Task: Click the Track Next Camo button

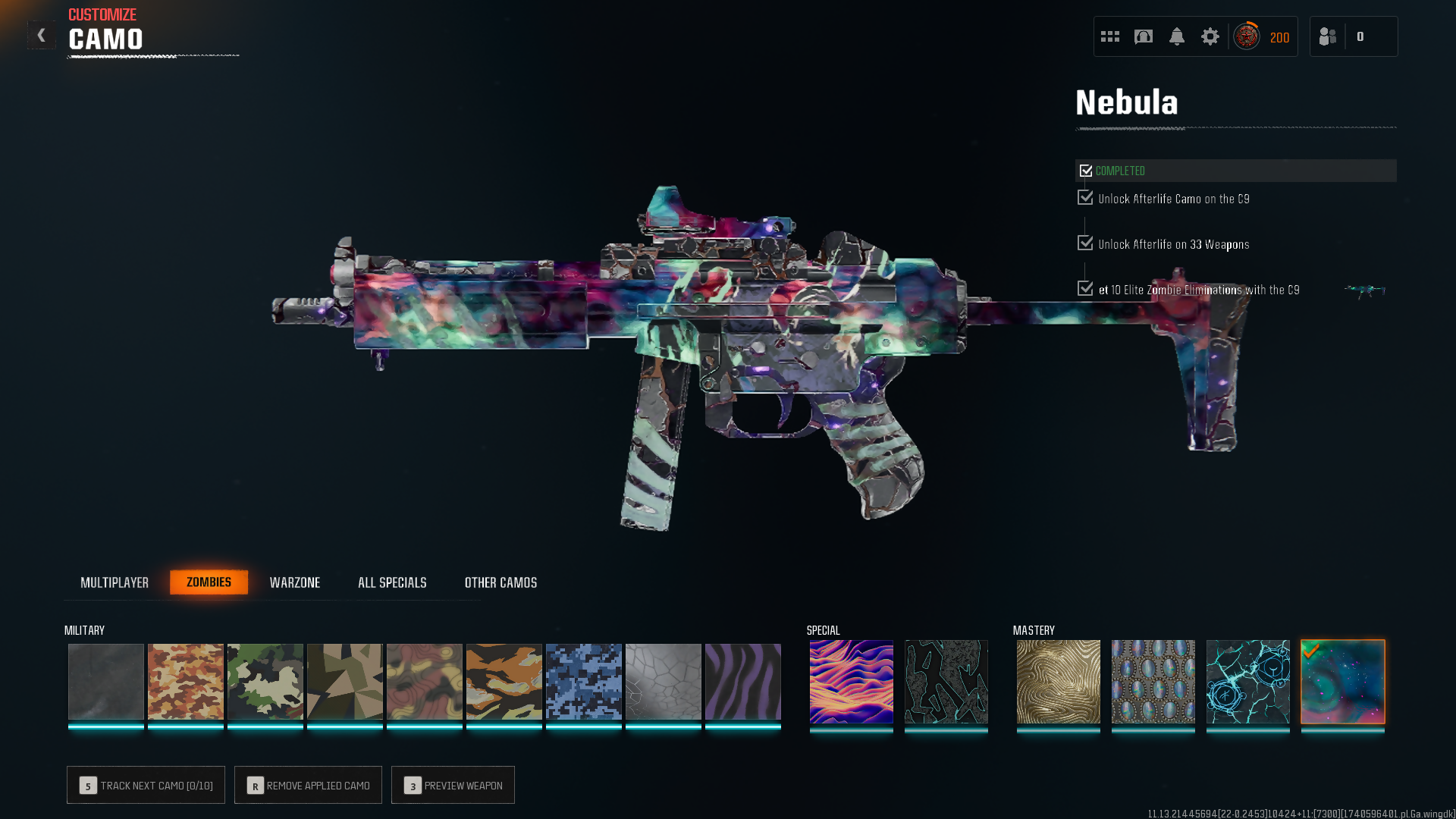Action: 146,785
